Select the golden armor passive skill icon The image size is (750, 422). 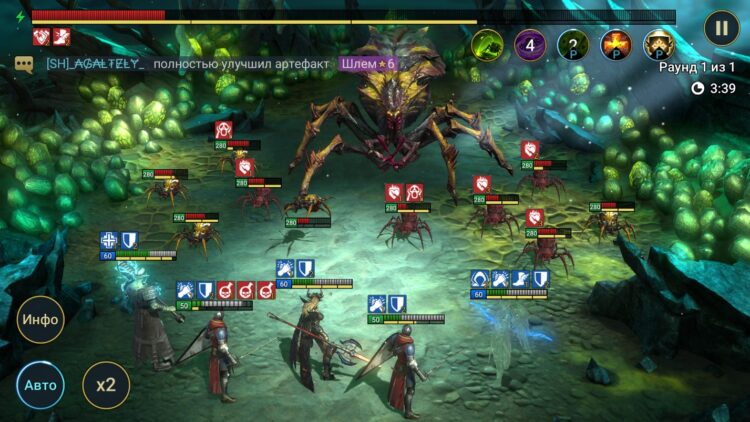click(658, 44)
